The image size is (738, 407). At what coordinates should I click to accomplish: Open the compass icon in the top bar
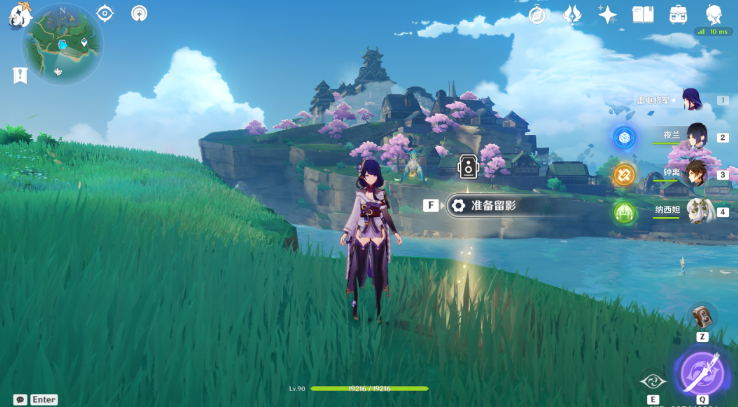[539, 14]
